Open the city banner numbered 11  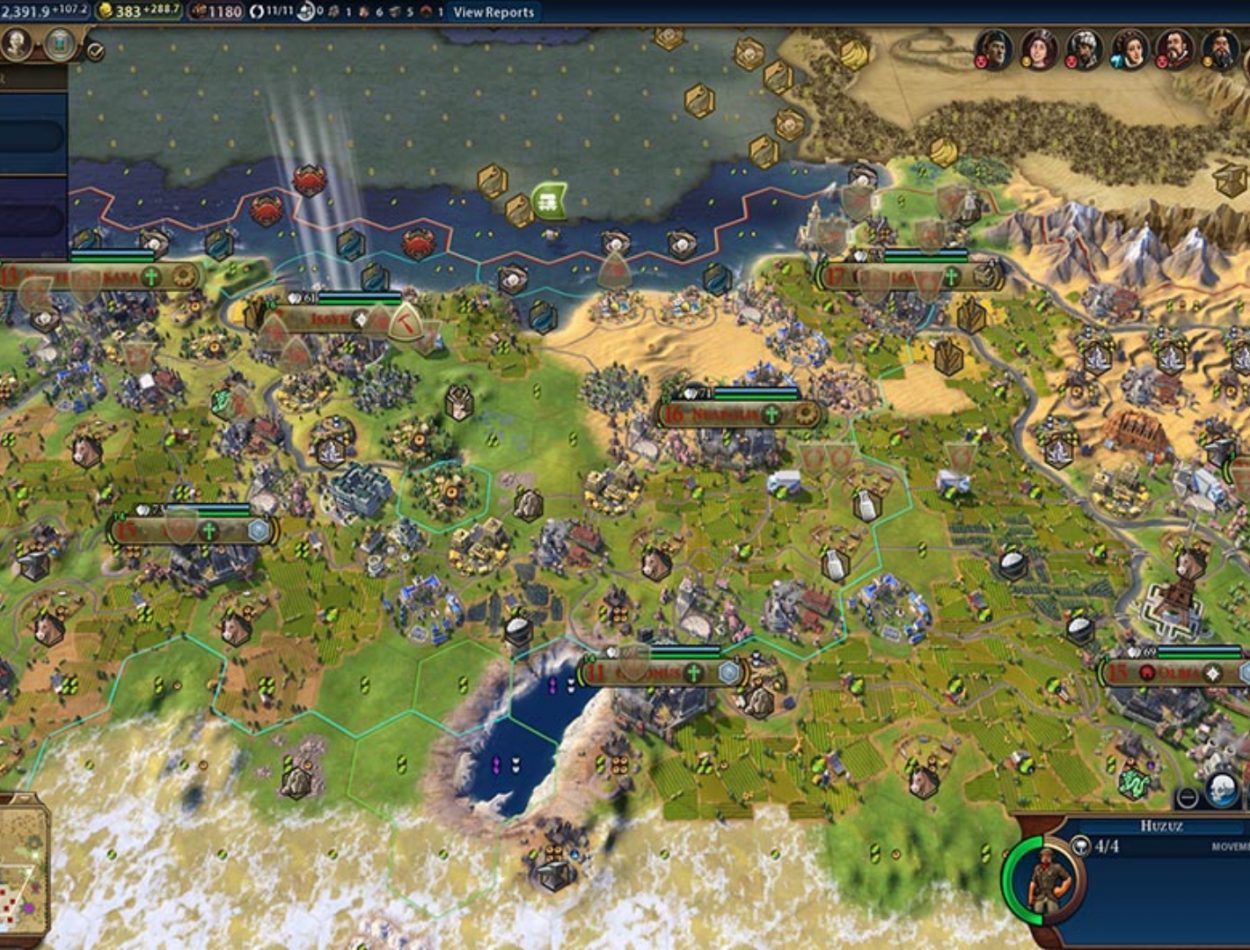(660, 672)
